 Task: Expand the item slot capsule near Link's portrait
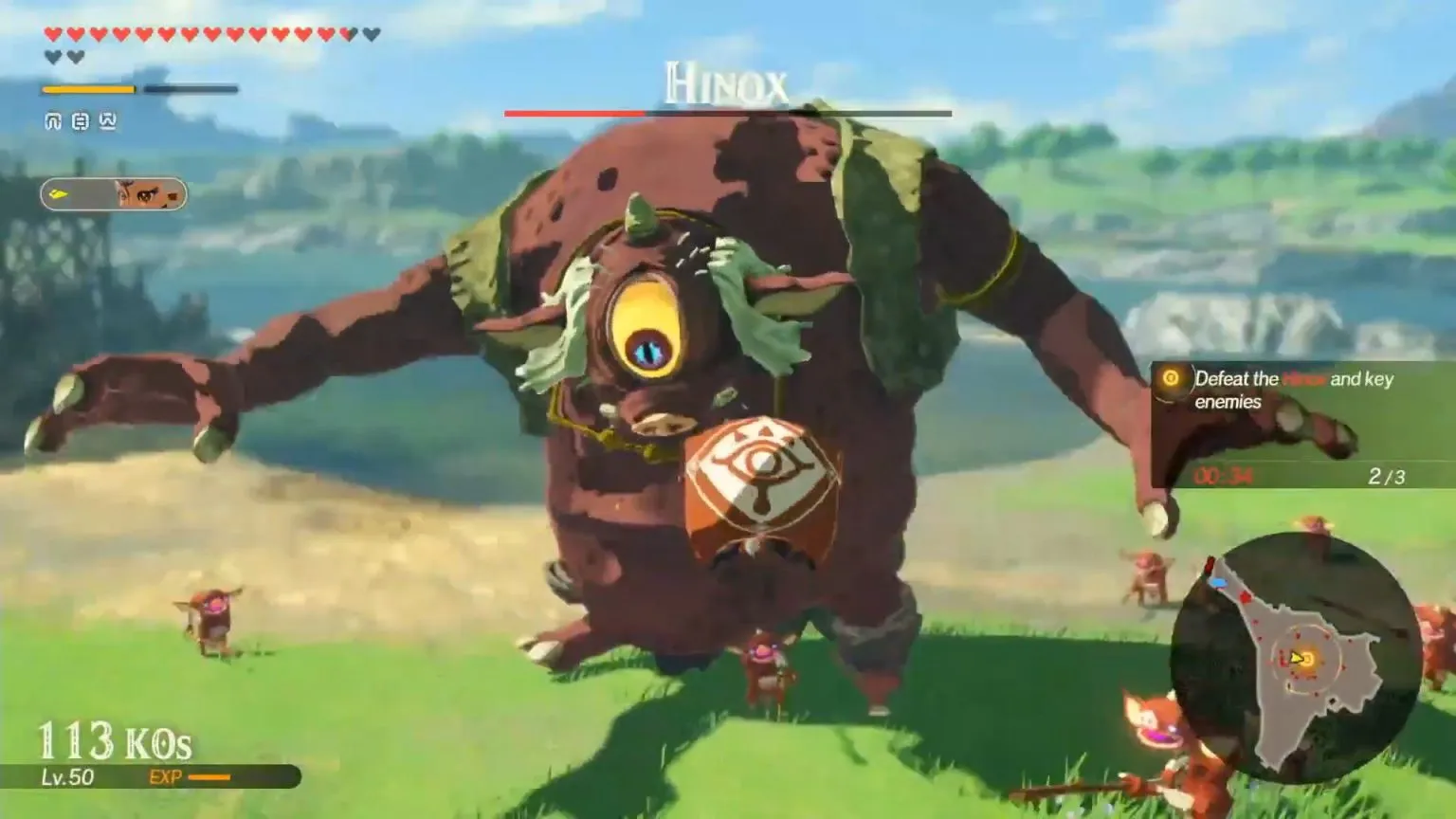click(114, 191)
